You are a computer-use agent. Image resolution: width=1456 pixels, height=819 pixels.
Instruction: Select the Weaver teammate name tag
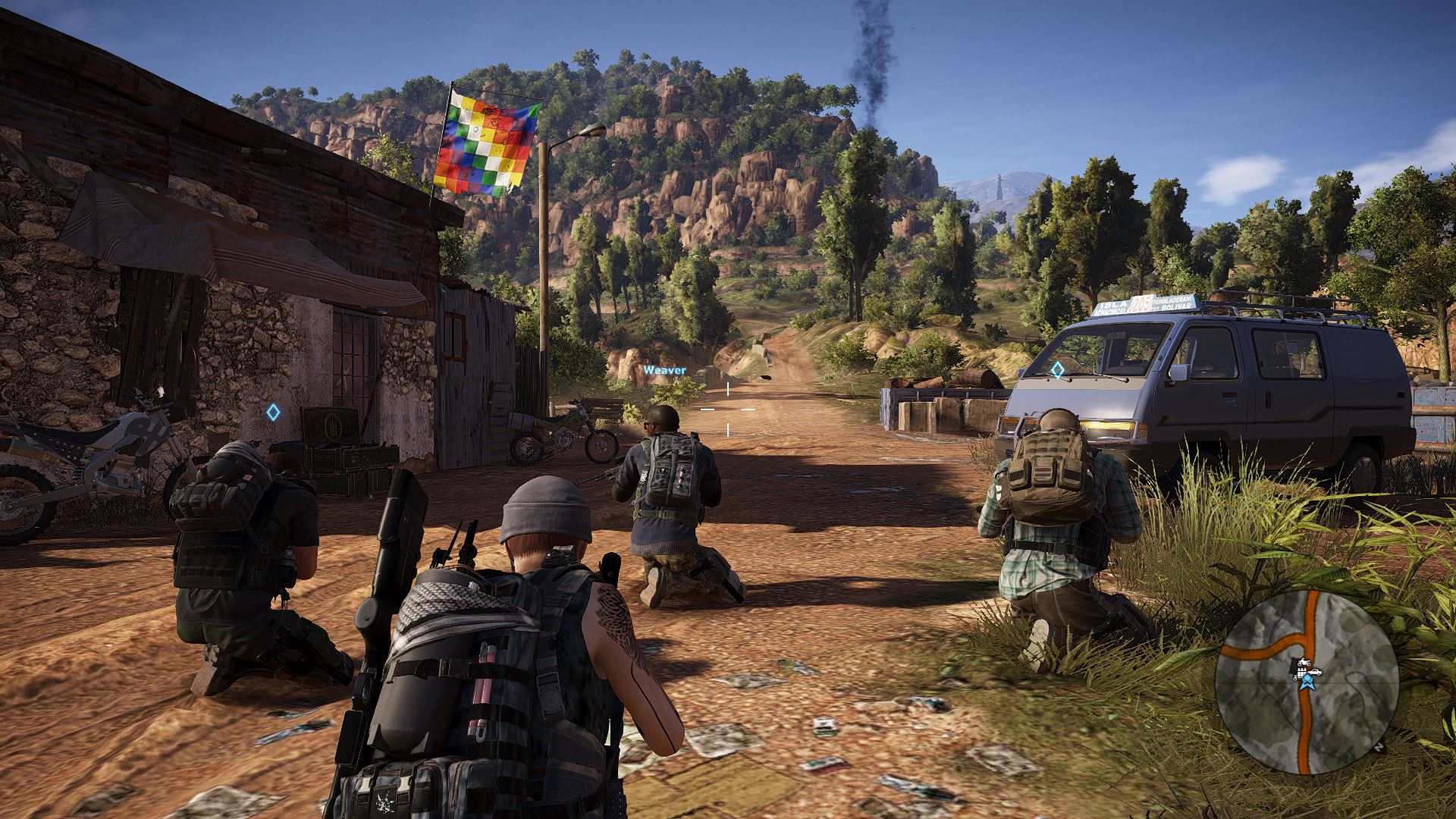664,370
